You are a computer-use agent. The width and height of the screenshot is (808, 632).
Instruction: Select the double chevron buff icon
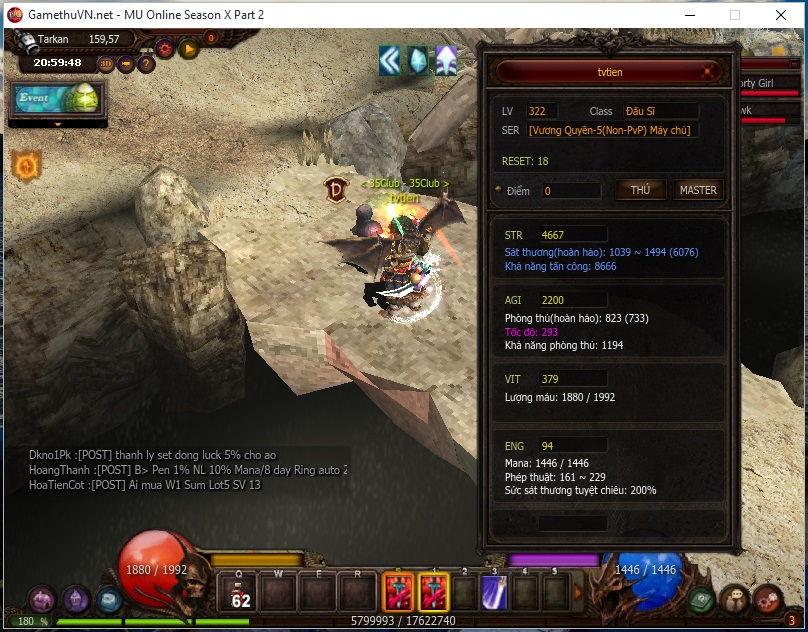tap(389, 61)
